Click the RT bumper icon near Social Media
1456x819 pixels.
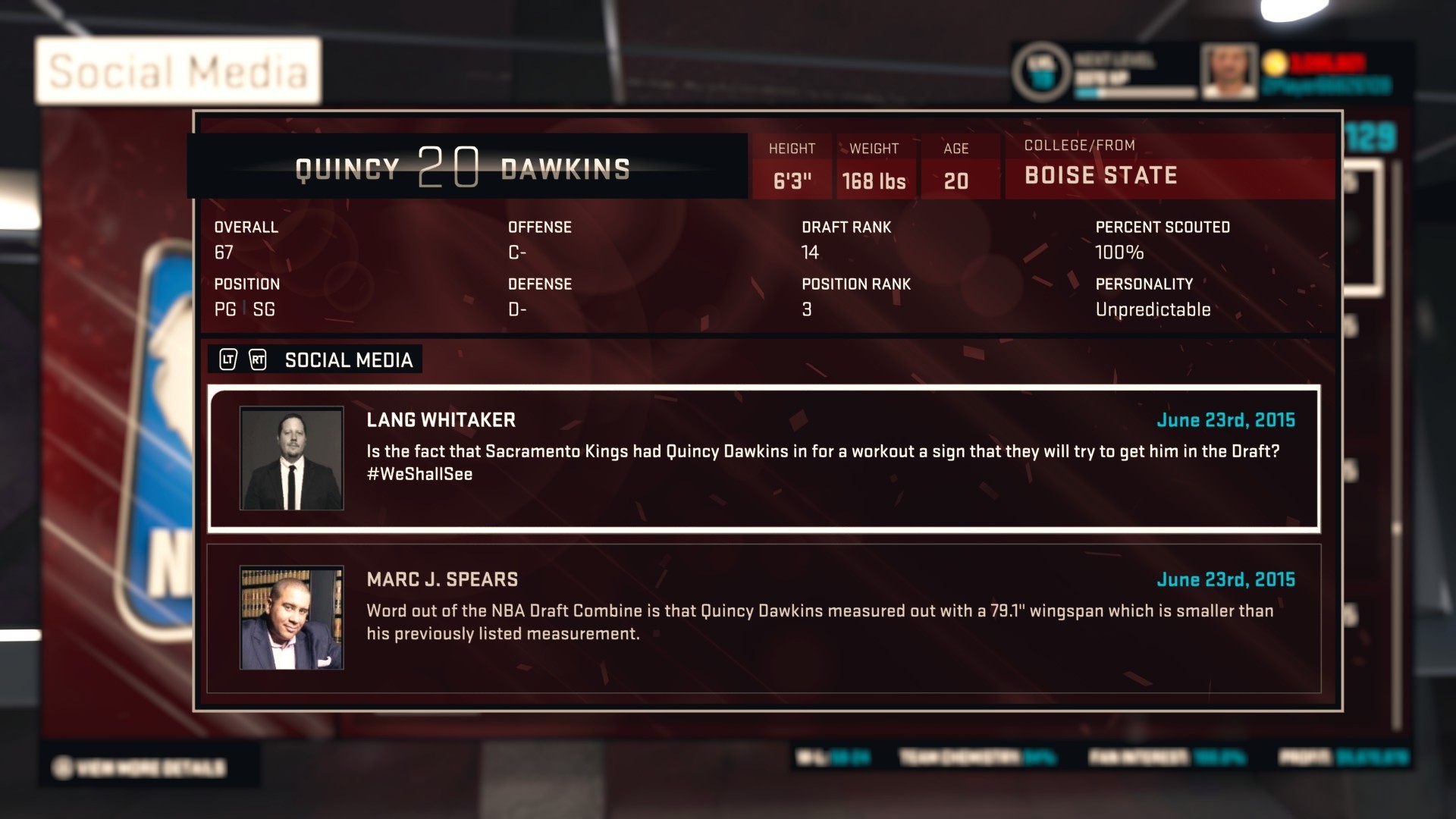pos(259,359)
